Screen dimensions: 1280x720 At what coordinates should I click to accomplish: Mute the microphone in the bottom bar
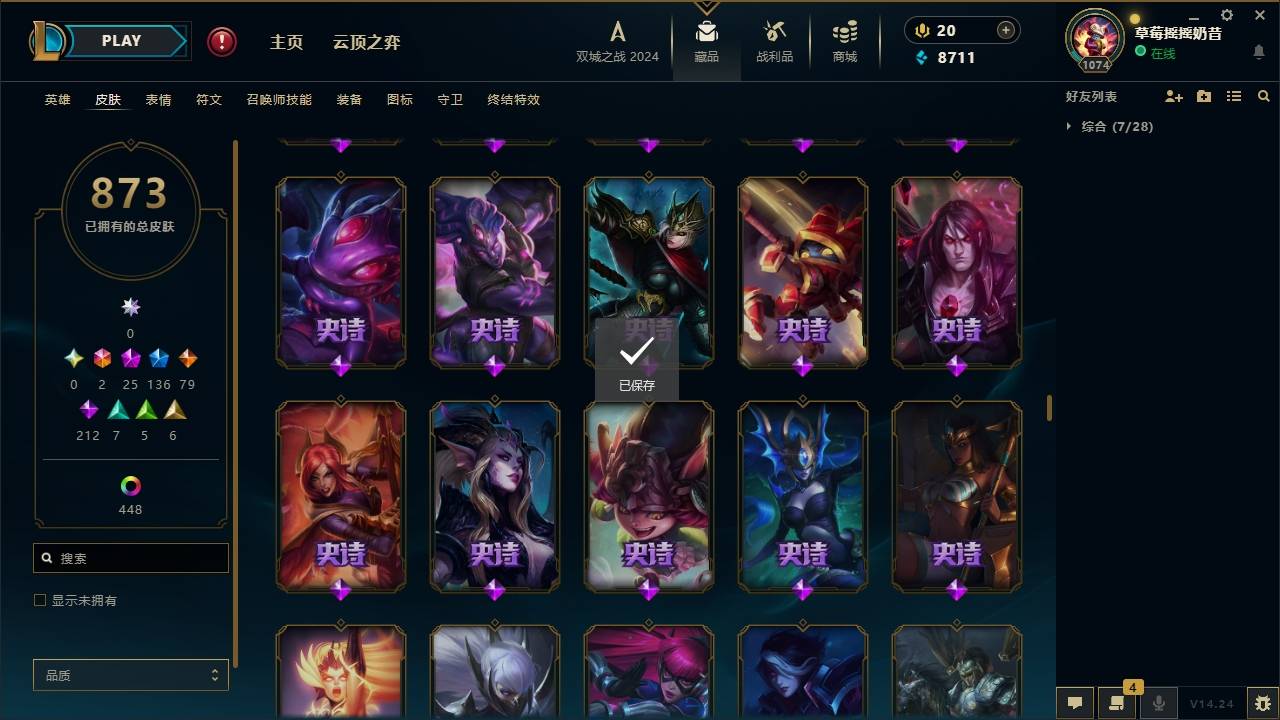pyautogui.click(x=1158, y=704)
